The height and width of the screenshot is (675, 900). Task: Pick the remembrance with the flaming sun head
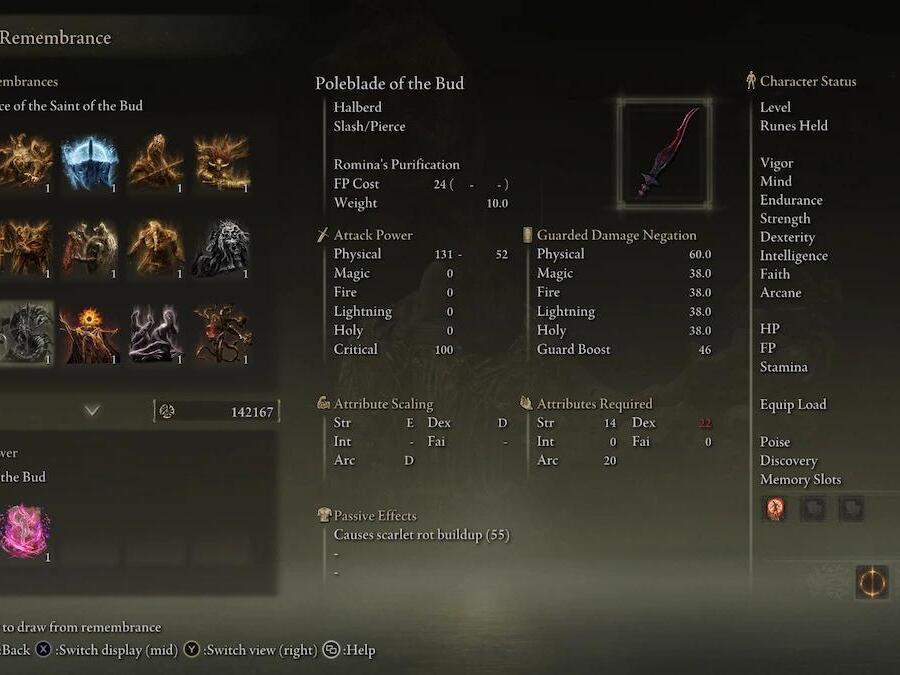click(x=89, y=333)
